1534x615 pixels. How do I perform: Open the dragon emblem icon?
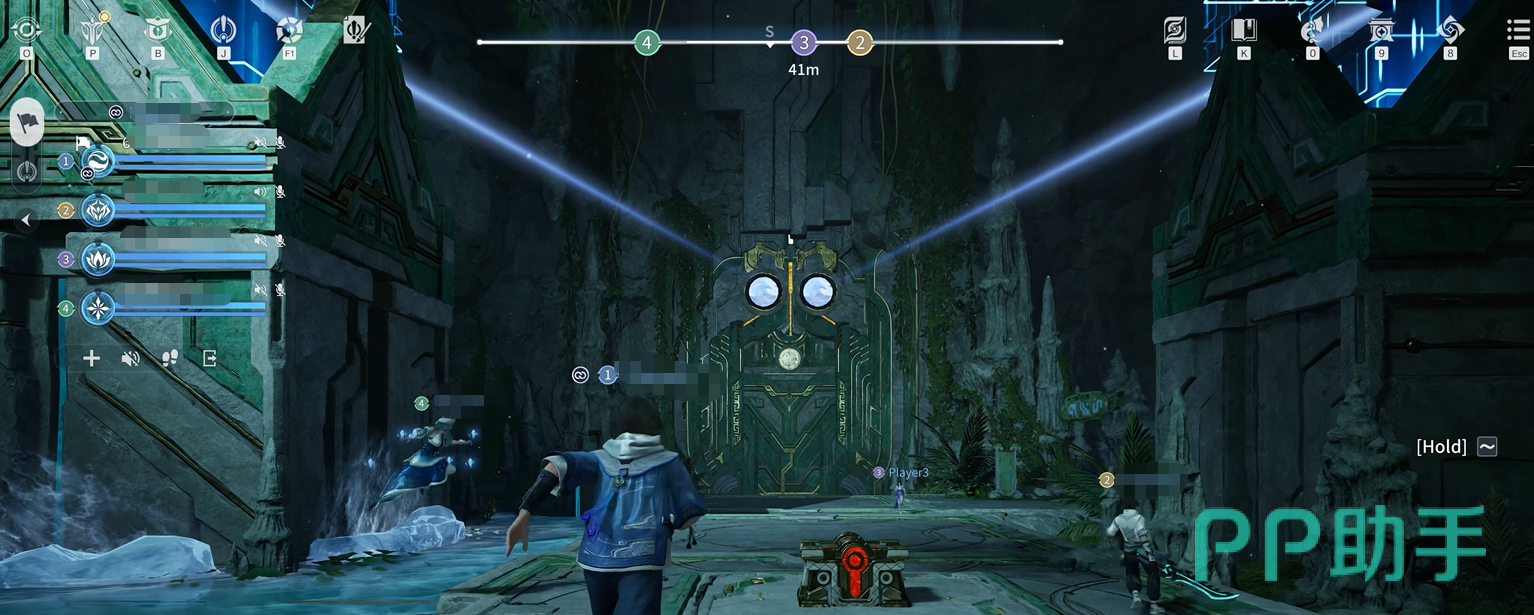click(1312, 30)
